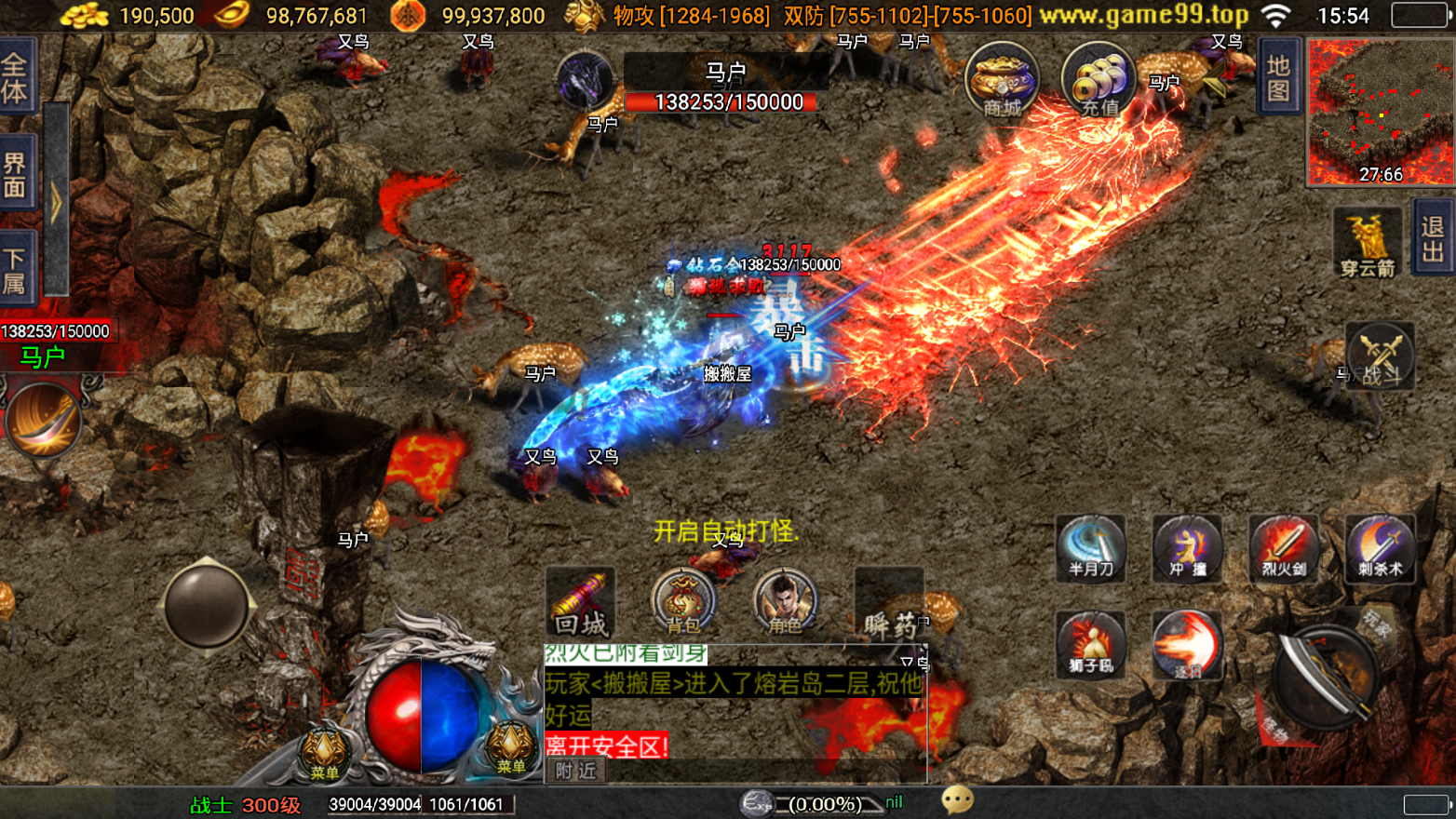Open the 地图 map button
The height and width of the screenshot is (819, 1456).
click(x=1278, y=77)
